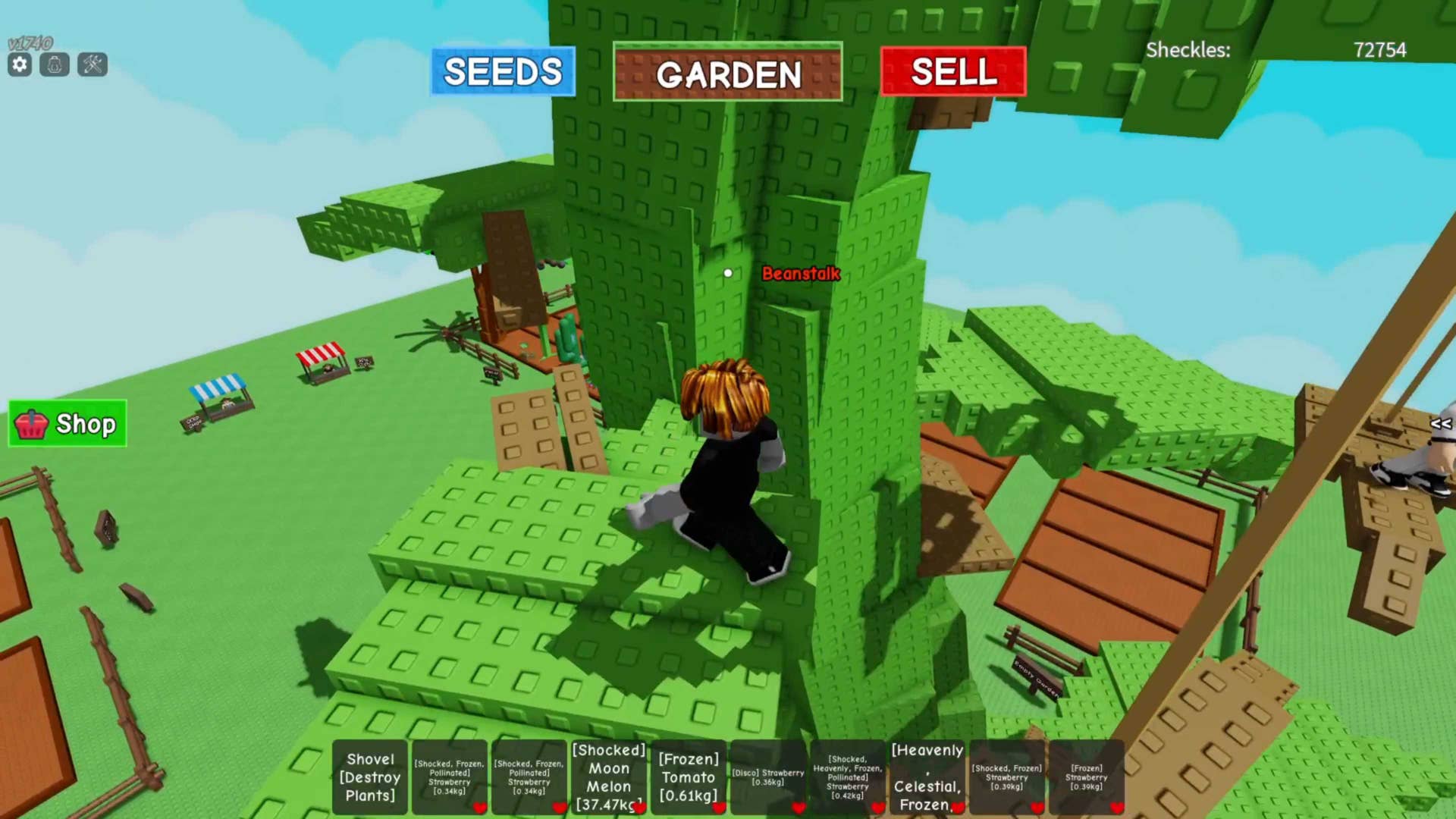Select the Shocked Moon Melon hotbar slot

(x=609, y=777)
